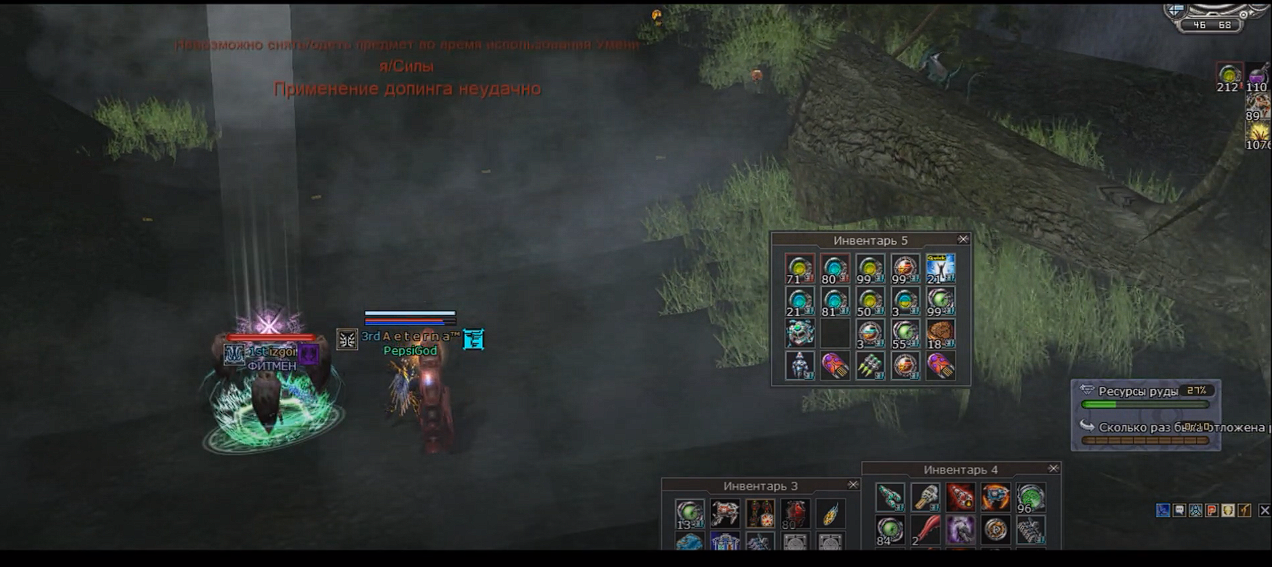This screenshot has height=567, width=1272.
Task: Pick the green orb stack of 84
Action: 890,529
